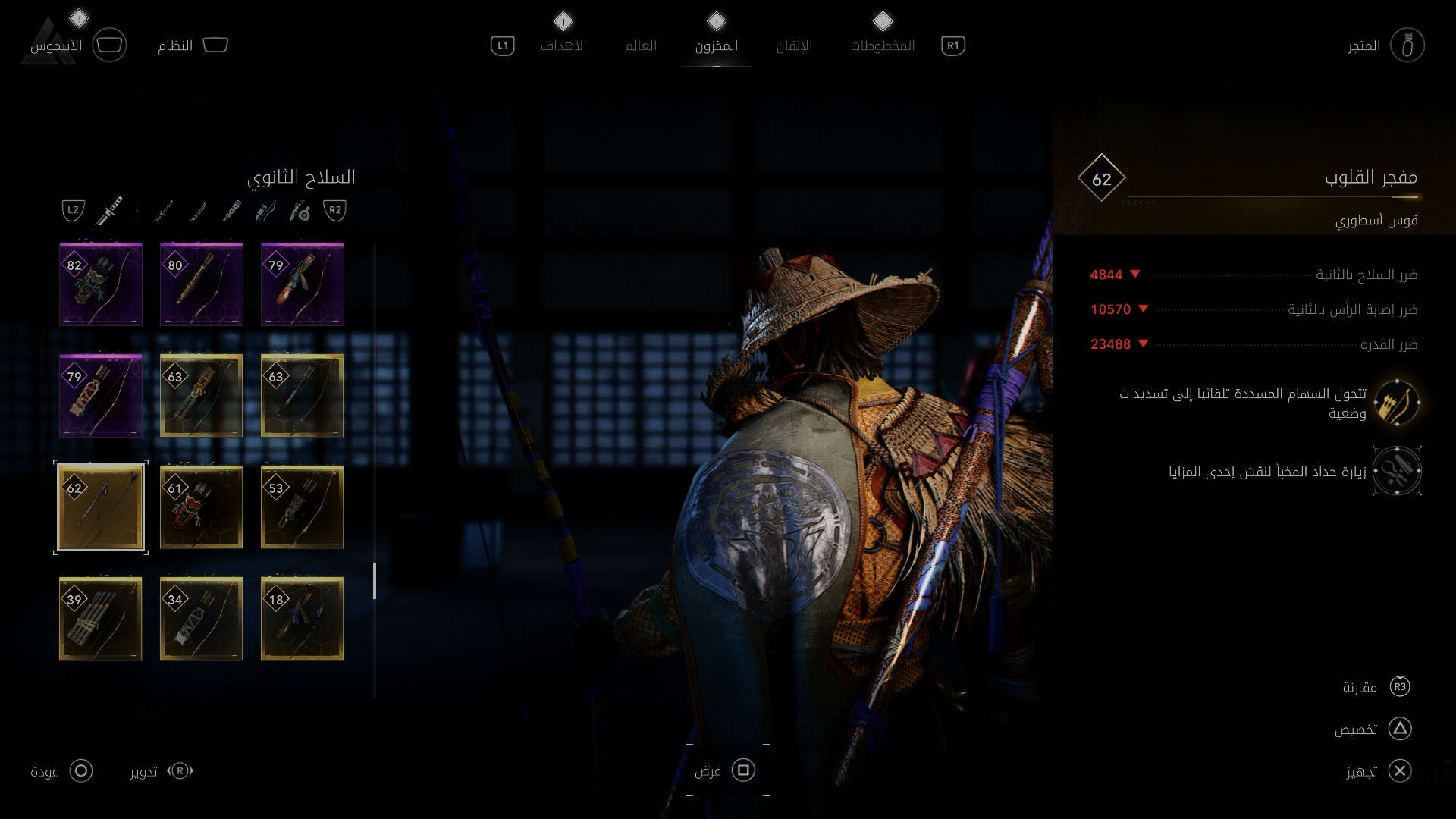Open the المخطوطات codex tab
This screenshot has width=1456, height=819.
pos(882,45)
